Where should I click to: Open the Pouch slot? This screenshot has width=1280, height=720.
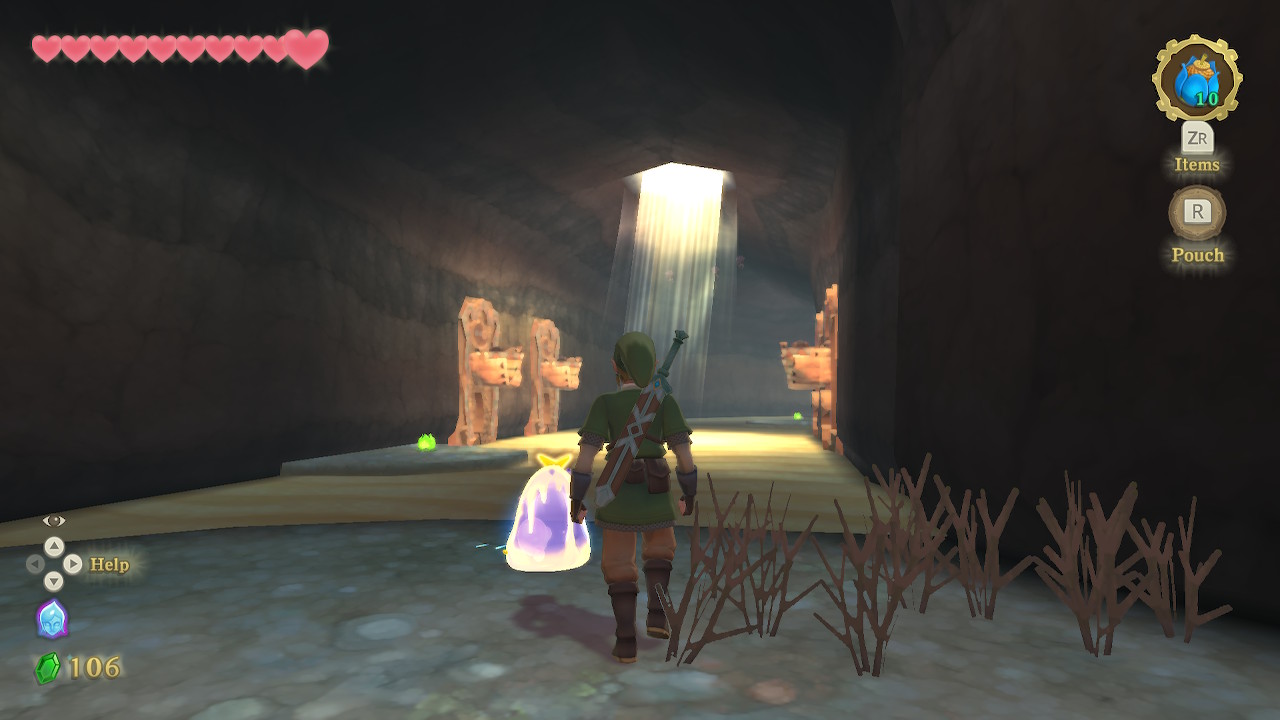(x=1197, y=212)
